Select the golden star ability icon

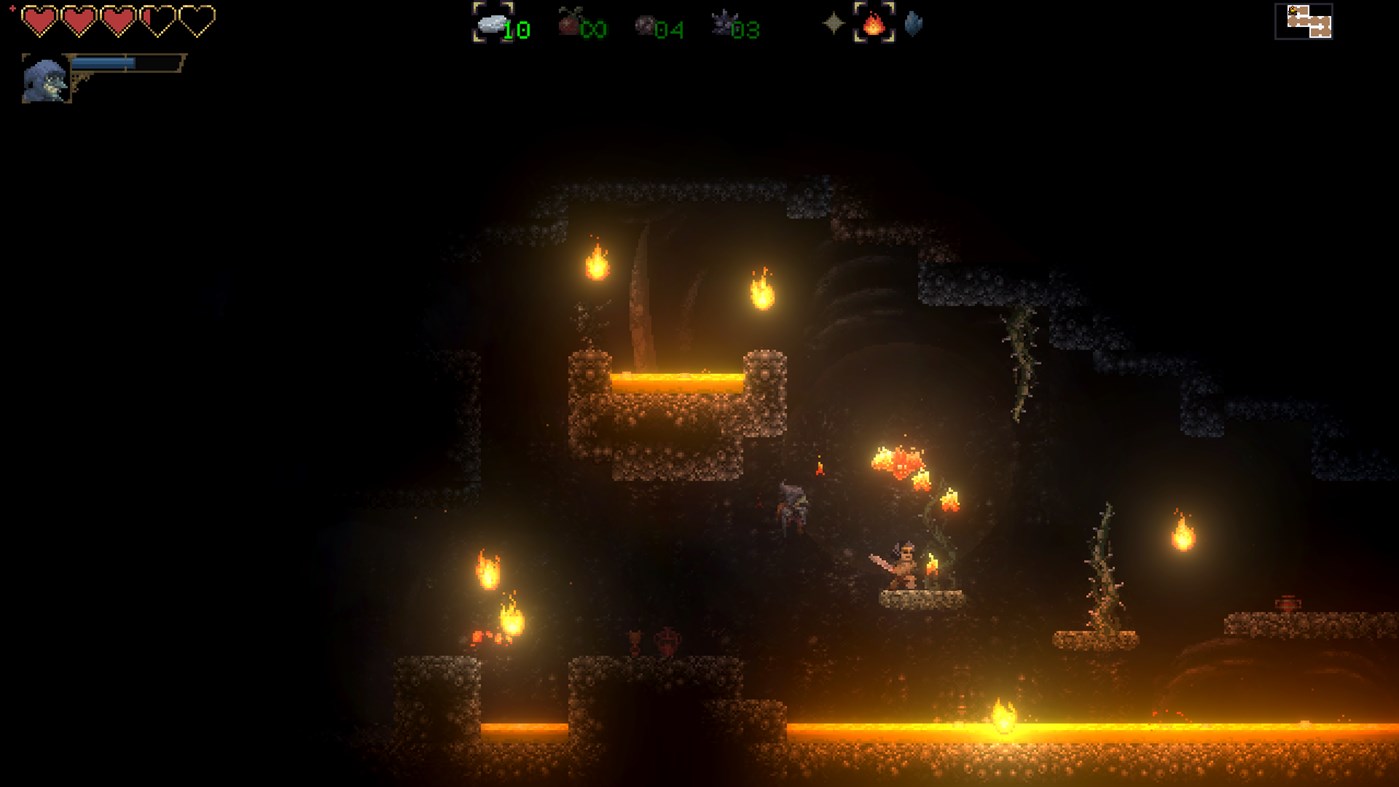coord(833,22)
